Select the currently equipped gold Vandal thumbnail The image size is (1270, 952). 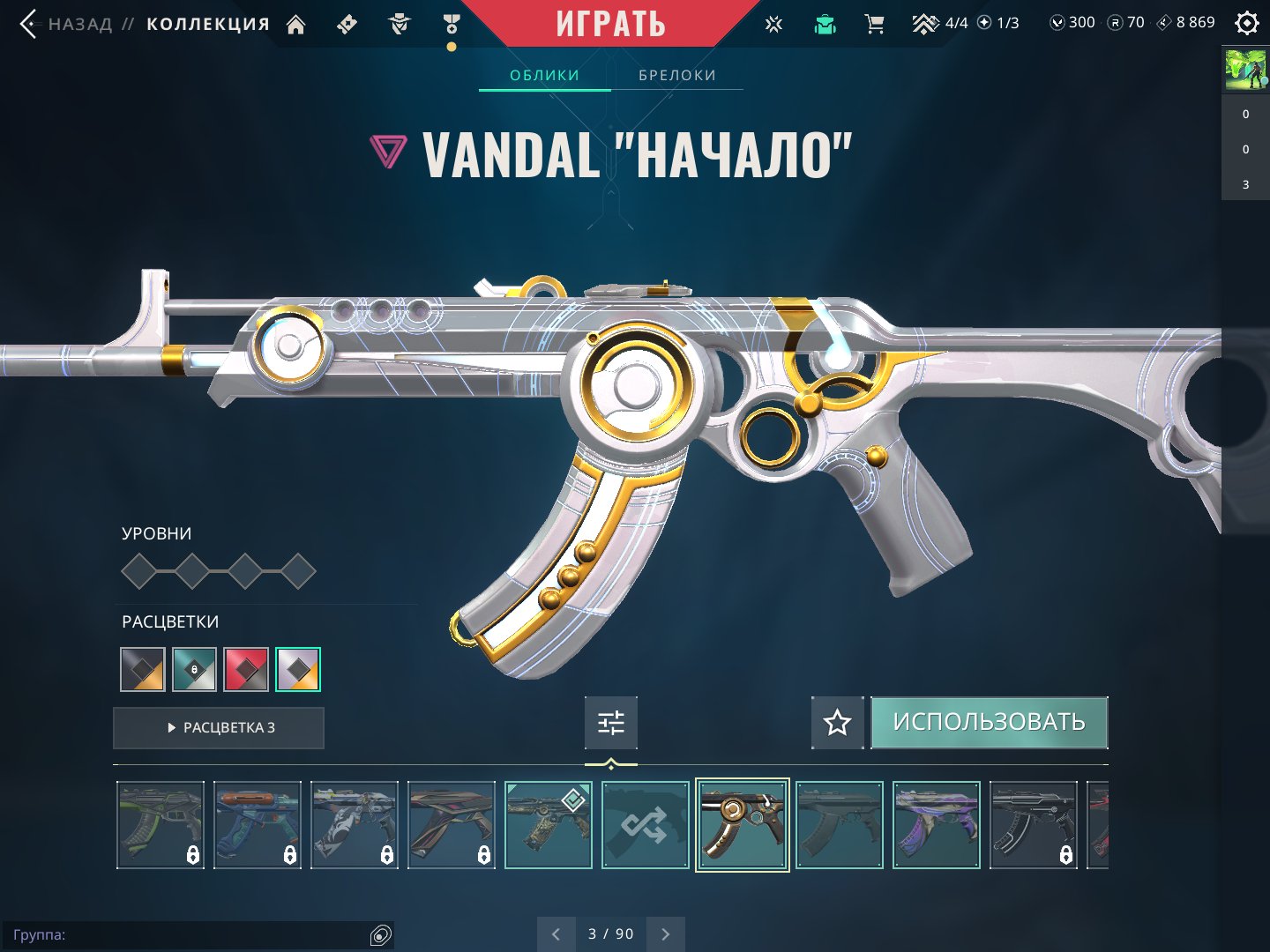(x=742, y=824)
